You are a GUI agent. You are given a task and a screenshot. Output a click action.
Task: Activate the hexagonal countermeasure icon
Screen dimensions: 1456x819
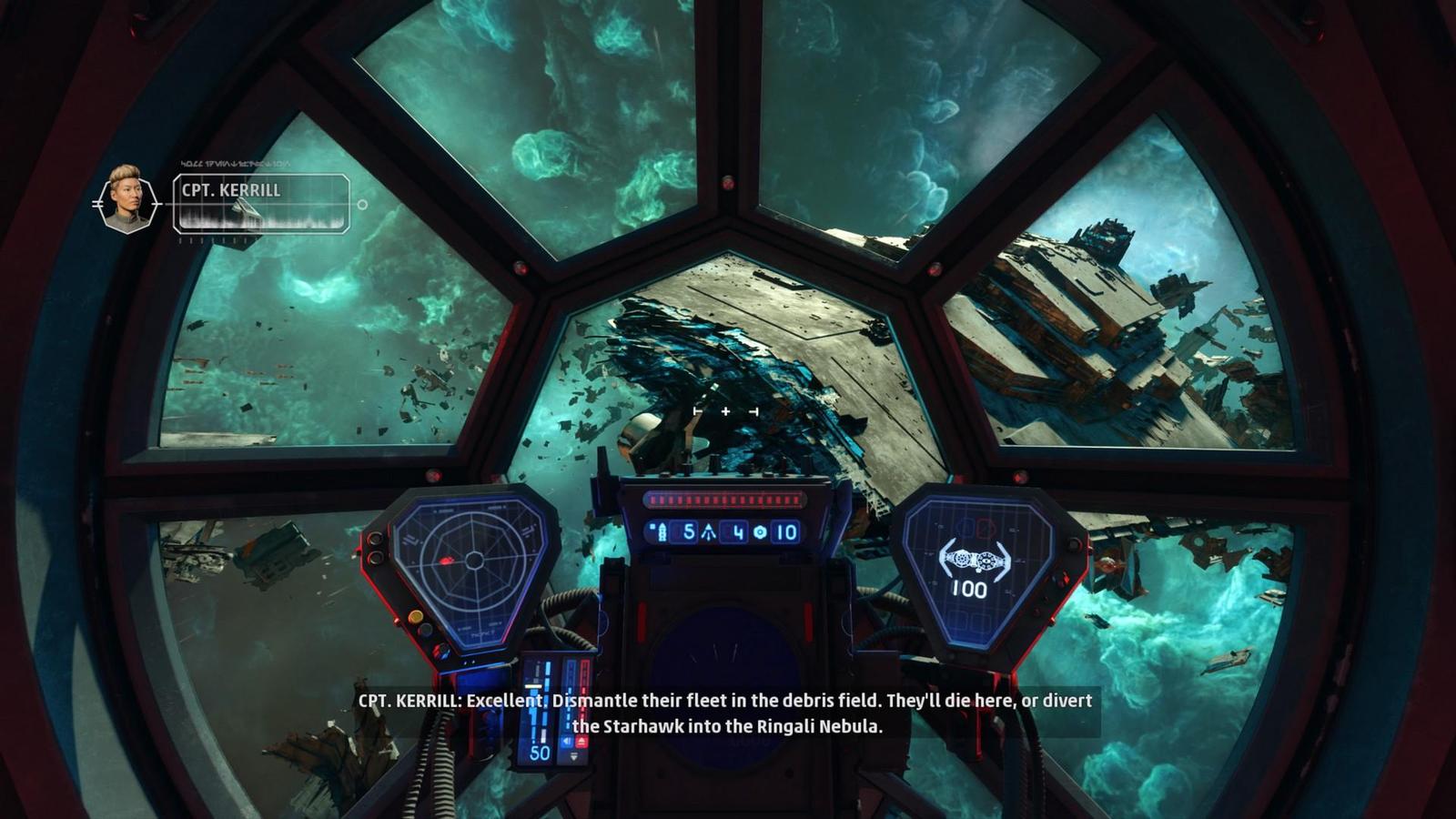[760, 532]
